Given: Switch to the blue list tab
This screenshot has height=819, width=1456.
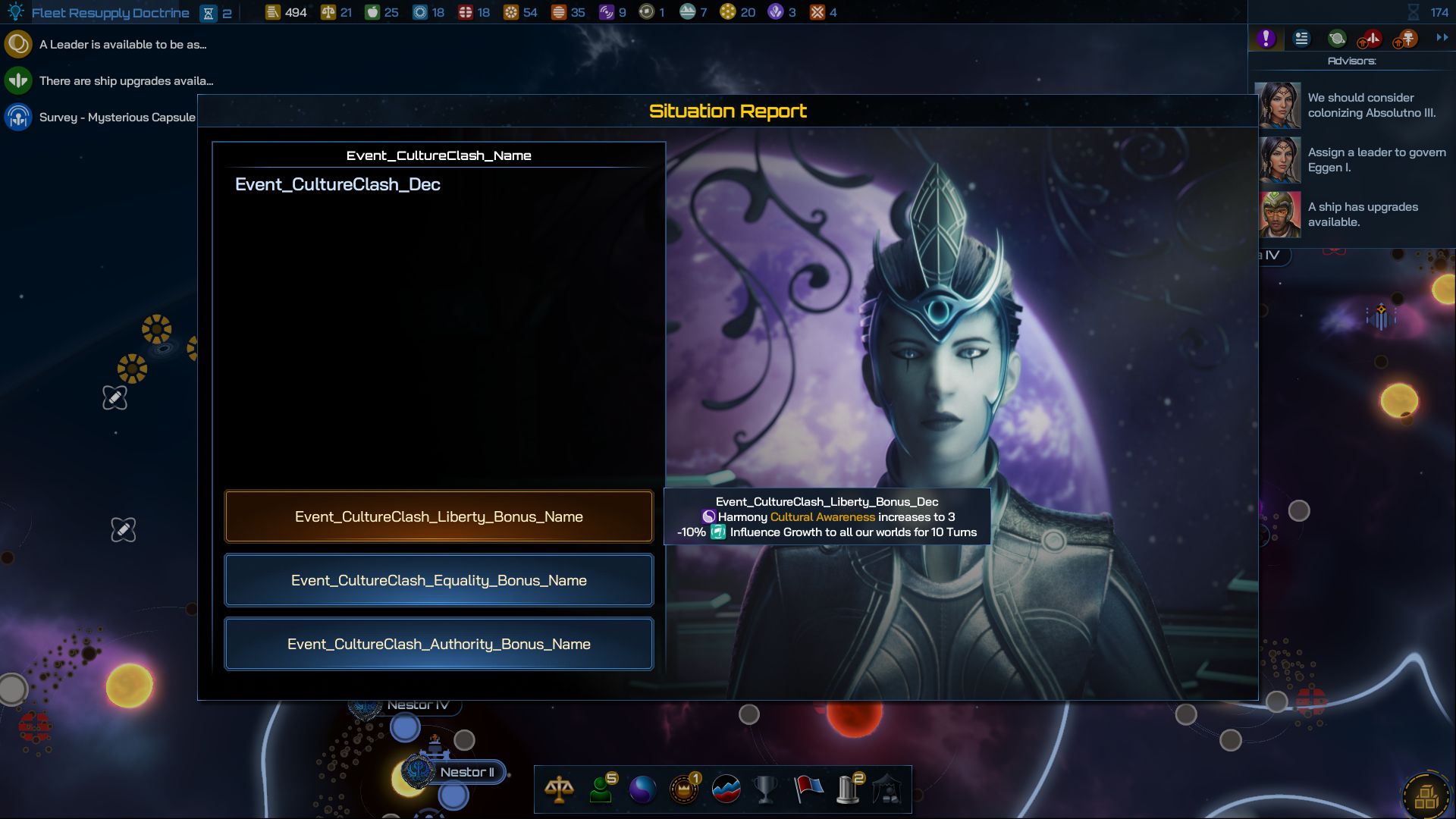Looking at the screenshot, I should (x=1301, y=38).
